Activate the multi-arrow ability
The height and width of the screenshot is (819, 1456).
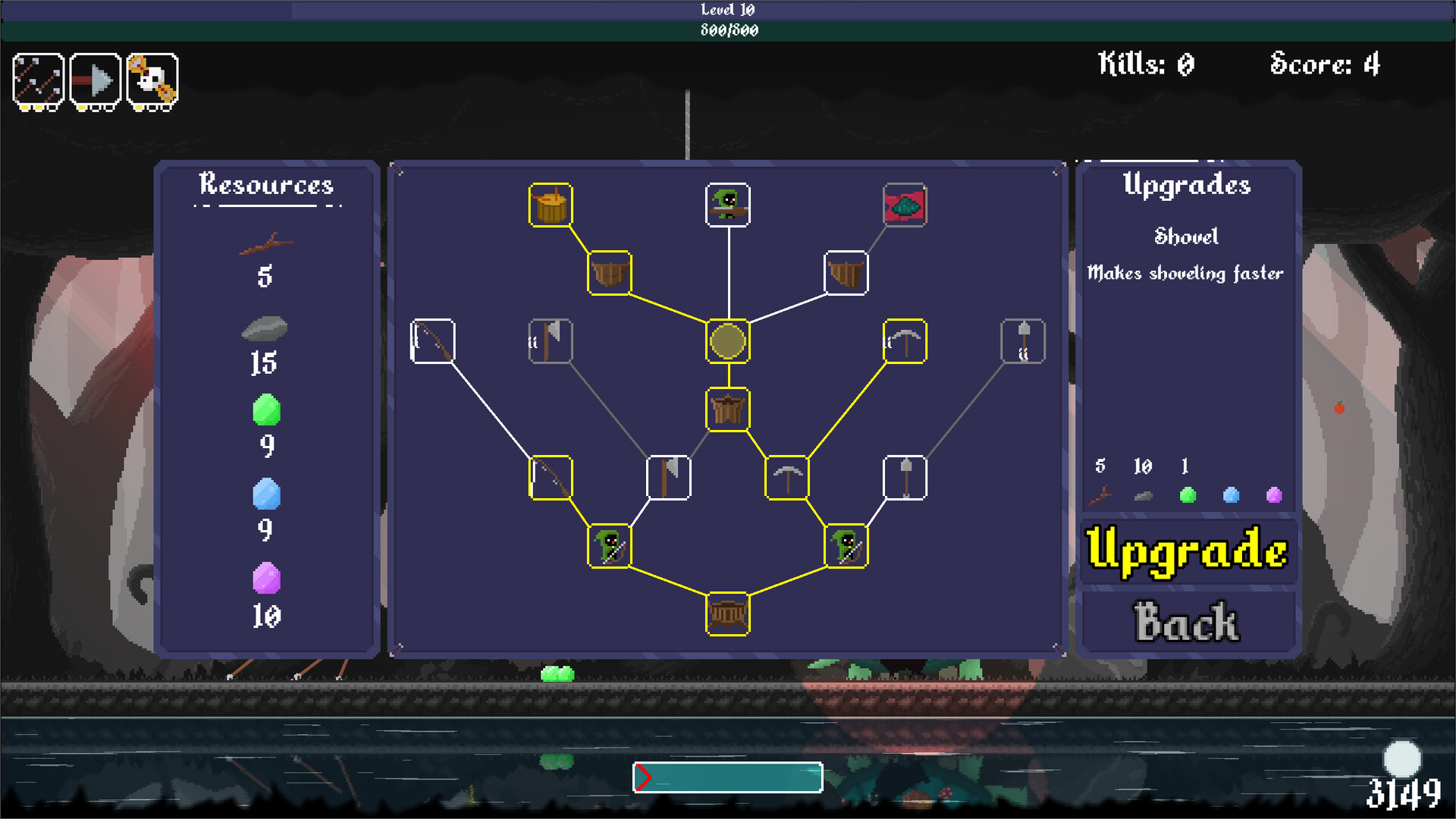tap(36, 80)
